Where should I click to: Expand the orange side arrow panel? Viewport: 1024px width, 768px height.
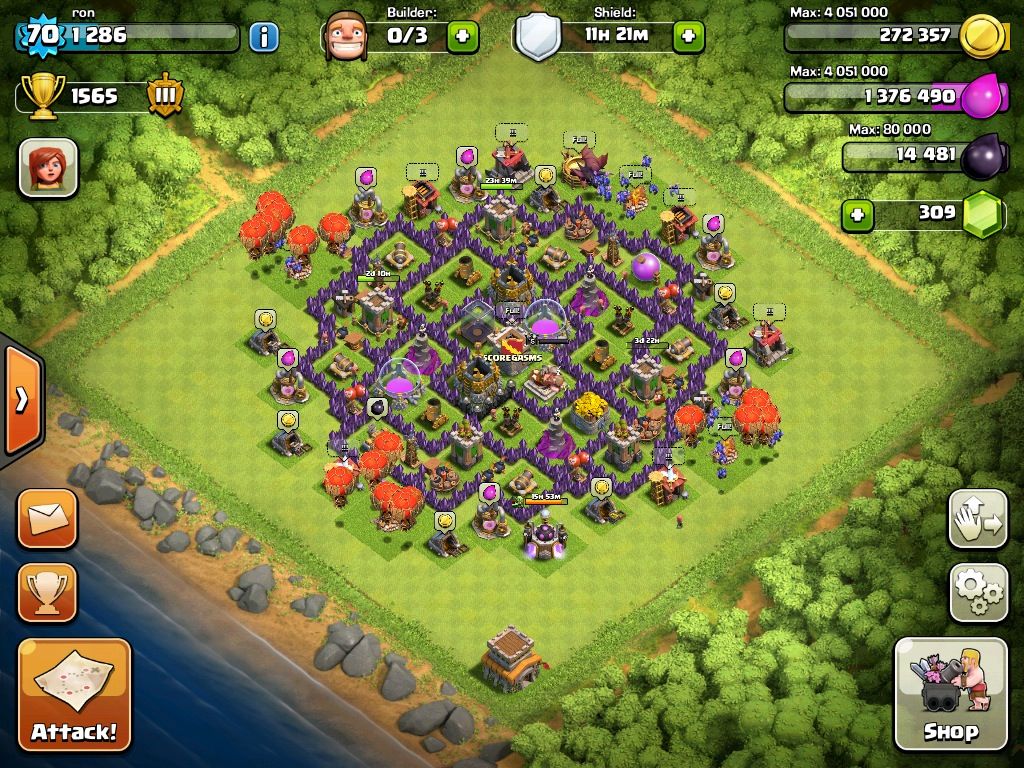click(x=21, y=400)
